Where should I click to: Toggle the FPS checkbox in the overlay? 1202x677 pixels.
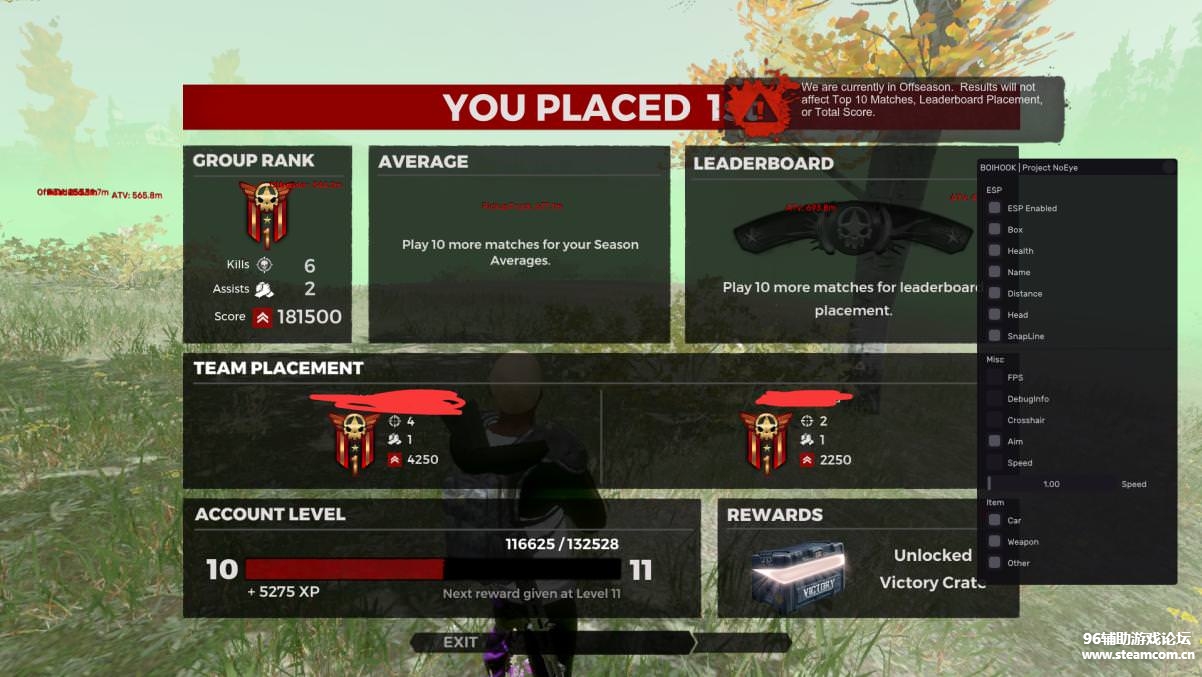coord(994,377)
